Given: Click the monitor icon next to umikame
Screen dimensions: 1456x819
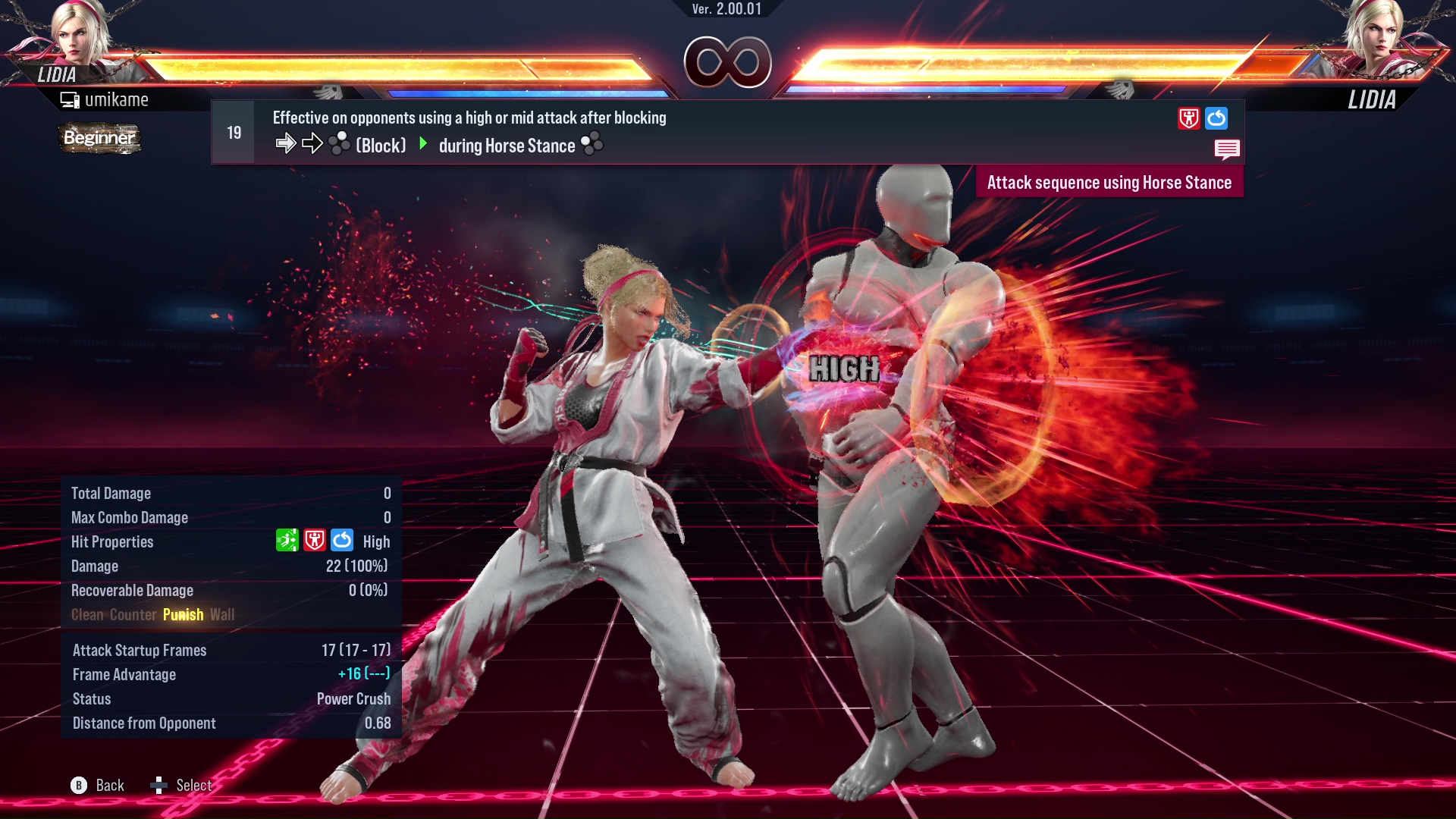Looking at the screenshot, I should click(71, 99).
